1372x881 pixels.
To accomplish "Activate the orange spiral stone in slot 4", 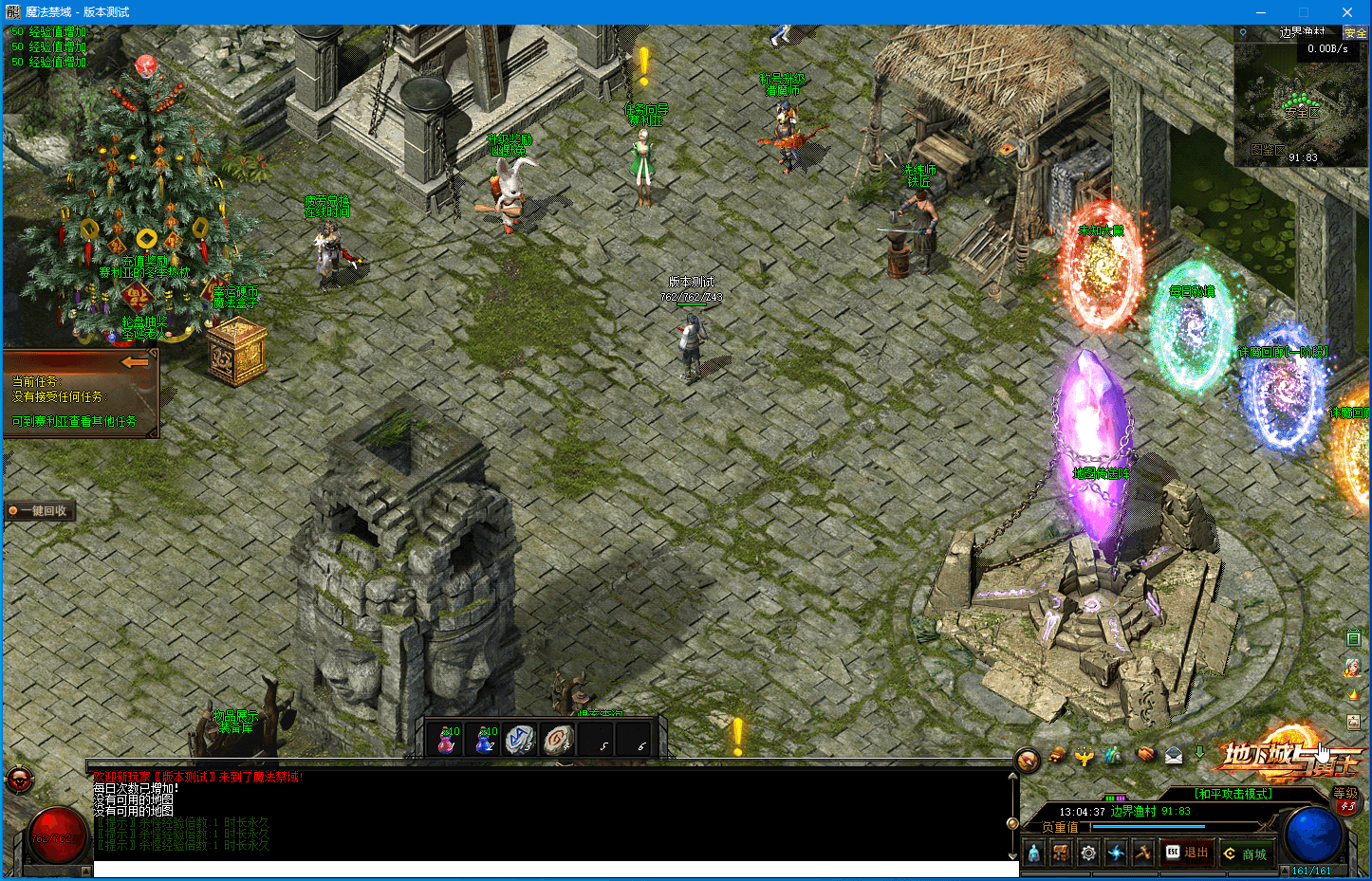I will [559, 739].
